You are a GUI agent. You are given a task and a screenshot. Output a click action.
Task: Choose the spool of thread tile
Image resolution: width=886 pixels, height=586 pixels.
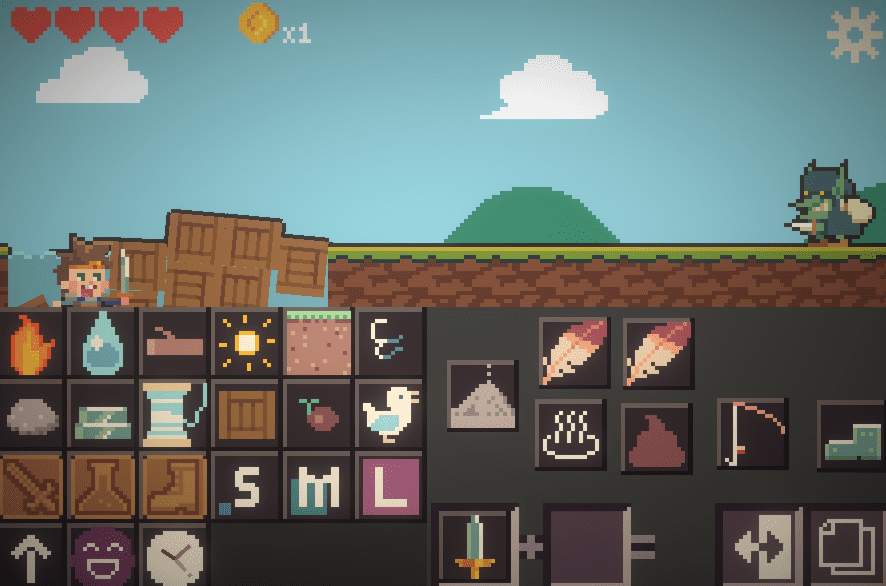[174, 415]
